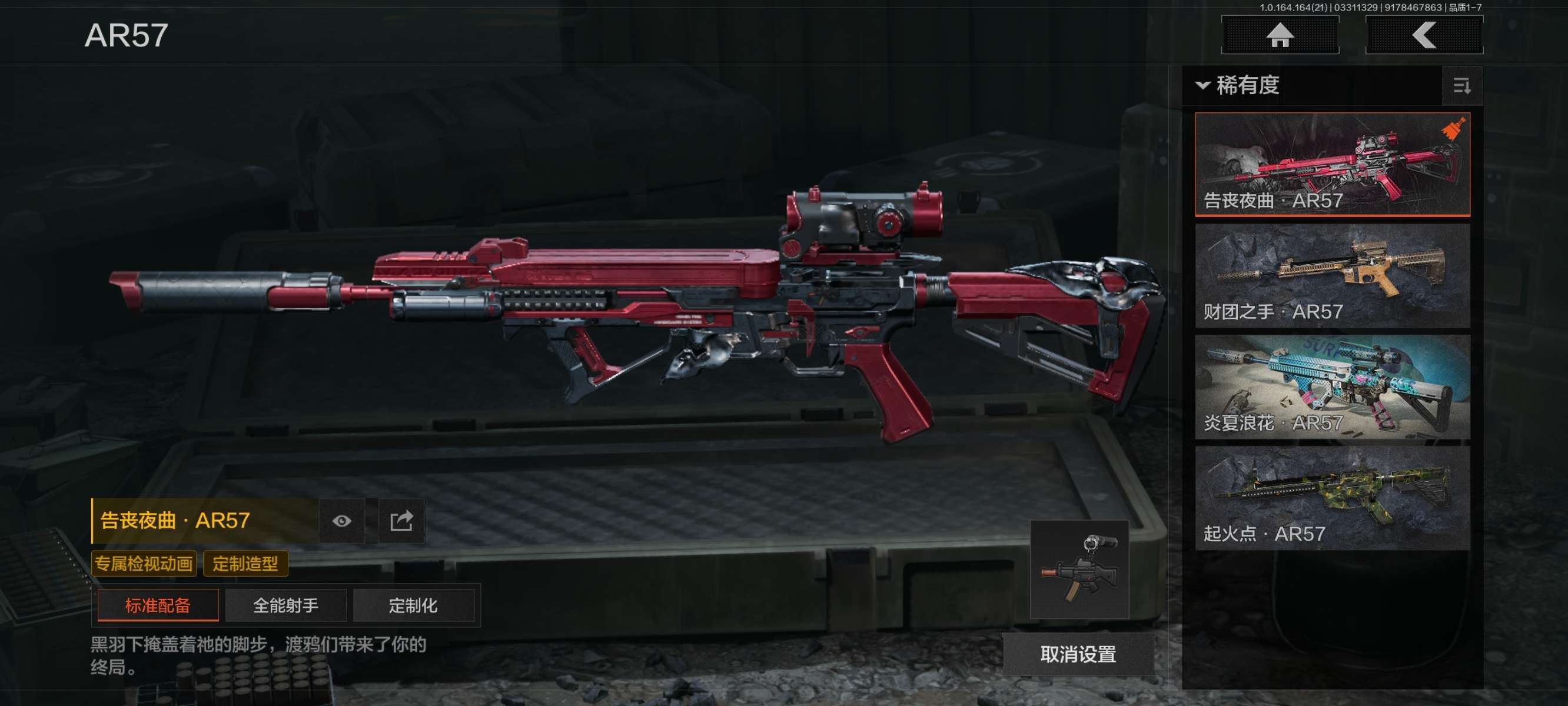Viewport: 1568px width, 706px height.
Task: Click the 取消设置 button
Action: click(1077, 654)
